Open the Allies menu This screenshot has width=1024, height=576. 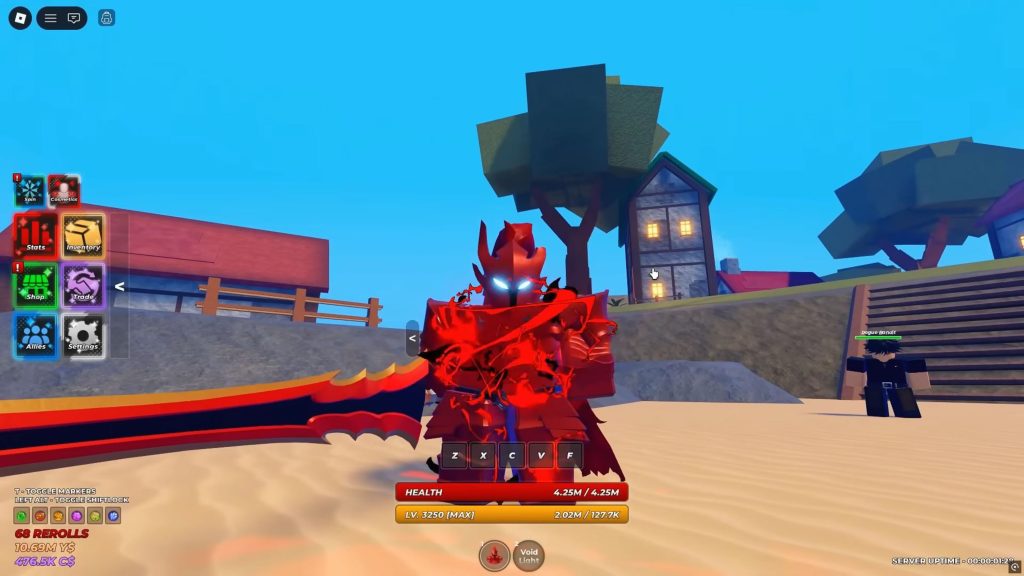(x=36, y=336)
